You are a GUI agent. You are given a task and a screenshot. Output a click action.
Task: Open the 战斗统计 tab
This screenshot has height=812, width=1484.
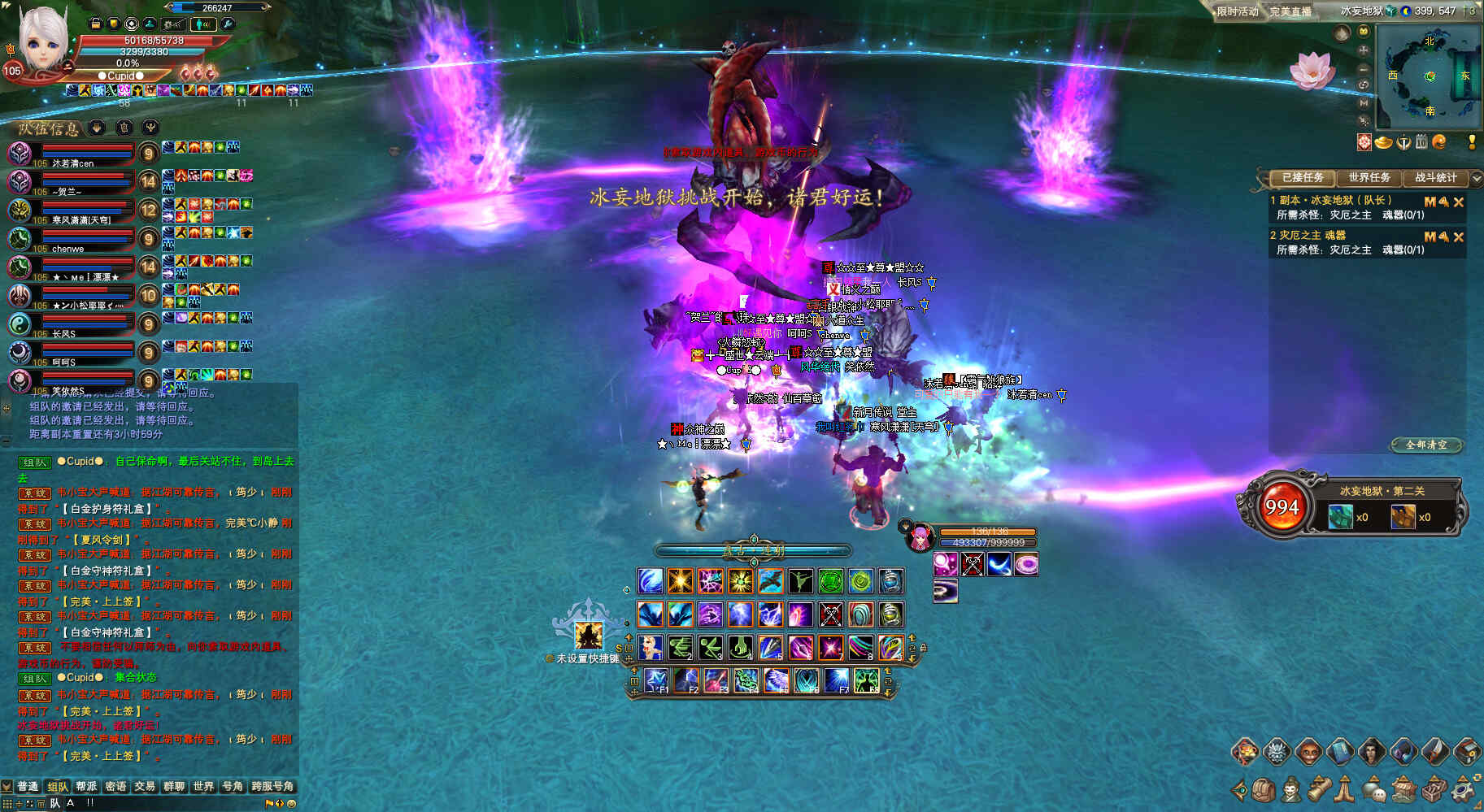tap(1435, 177)
